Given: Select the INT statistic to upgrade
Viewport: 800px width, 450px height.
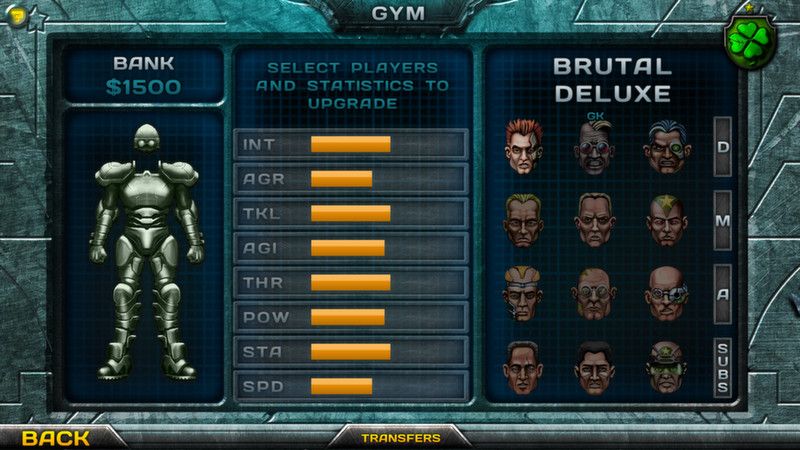Looking at the screenshot, I should pos(350,144).
